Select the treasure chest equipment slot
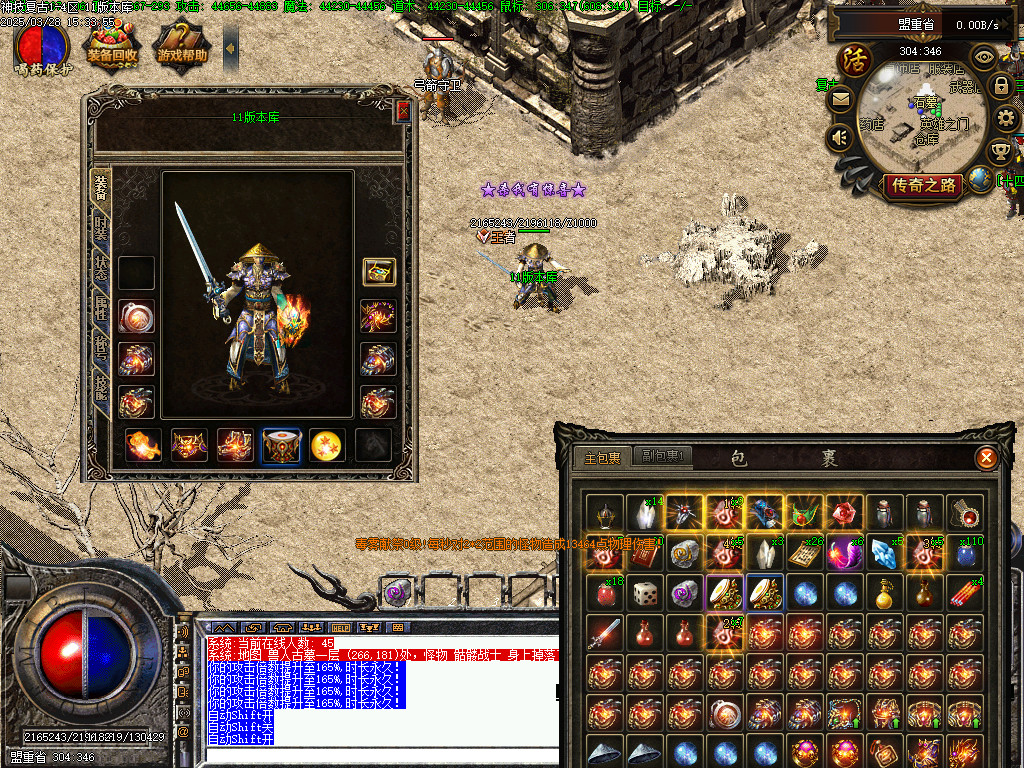 [x=378, y=272]
